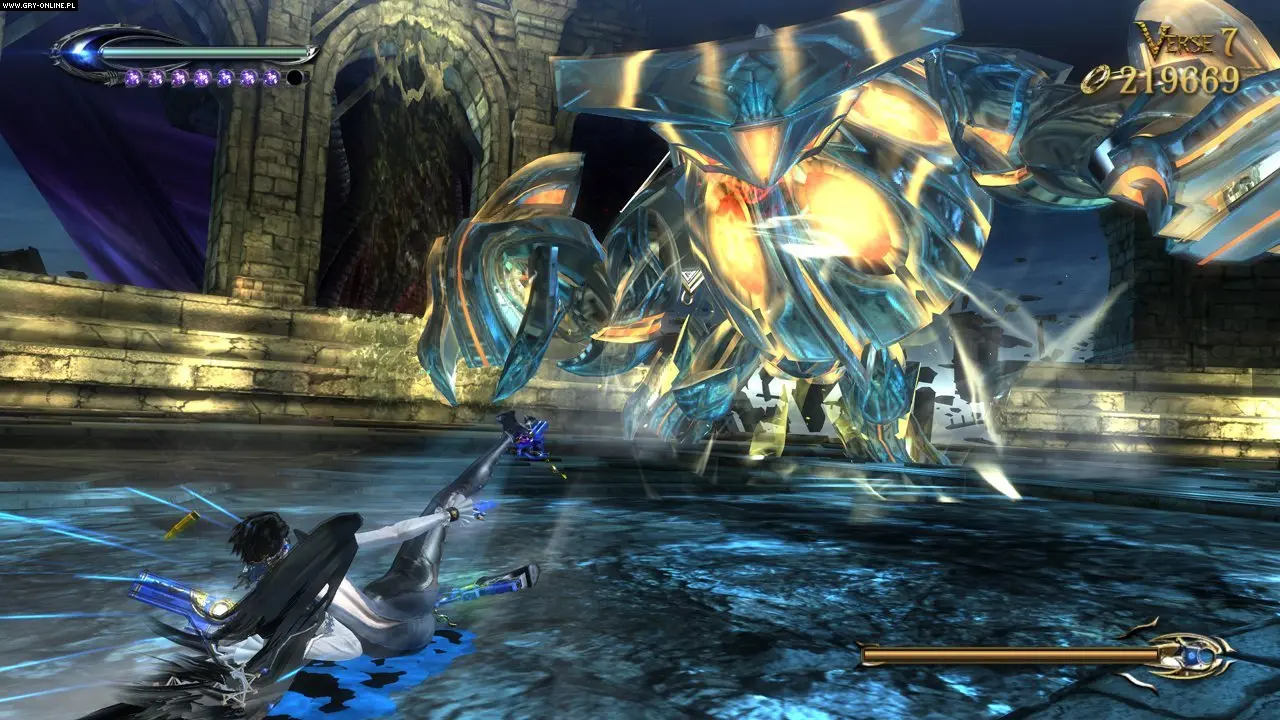Select the first purple magic orb

pyautogui.click(x=134, y=77)
